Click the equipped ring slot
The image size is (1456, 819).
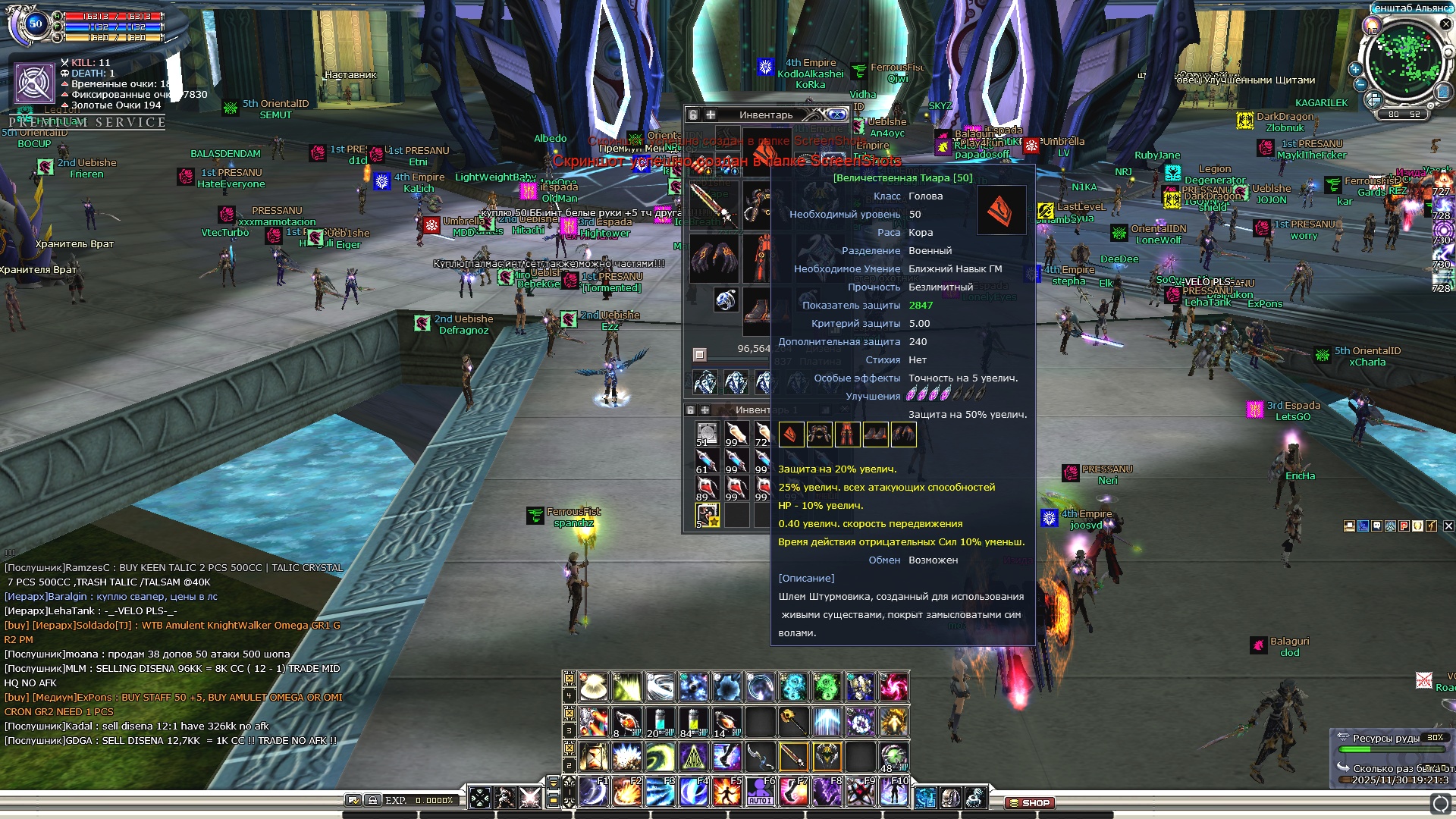(x=726, y=300)
